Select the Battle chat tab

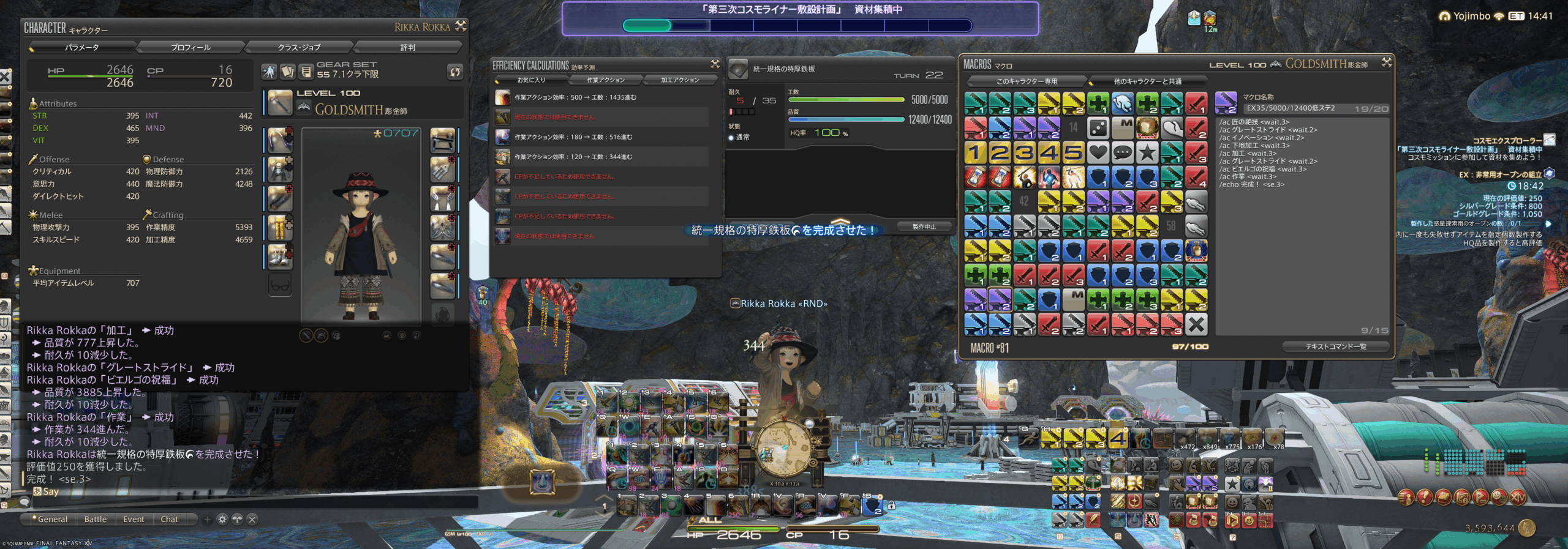coord(96,519)
